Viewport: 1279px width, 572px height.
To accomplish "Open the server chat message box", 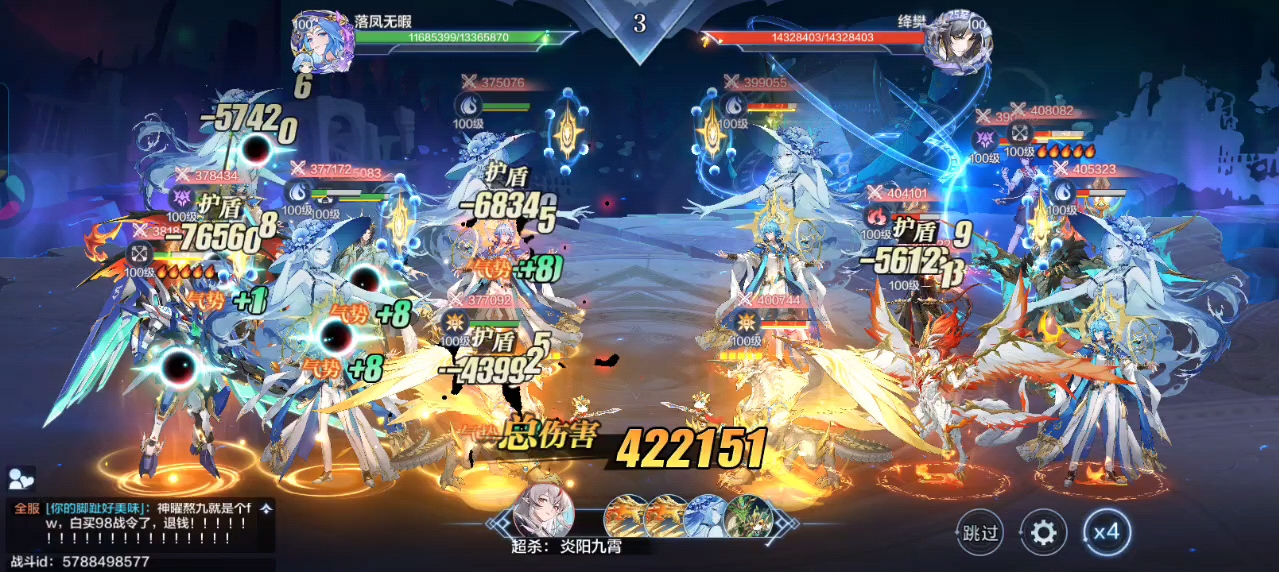I will click(135, 524).
